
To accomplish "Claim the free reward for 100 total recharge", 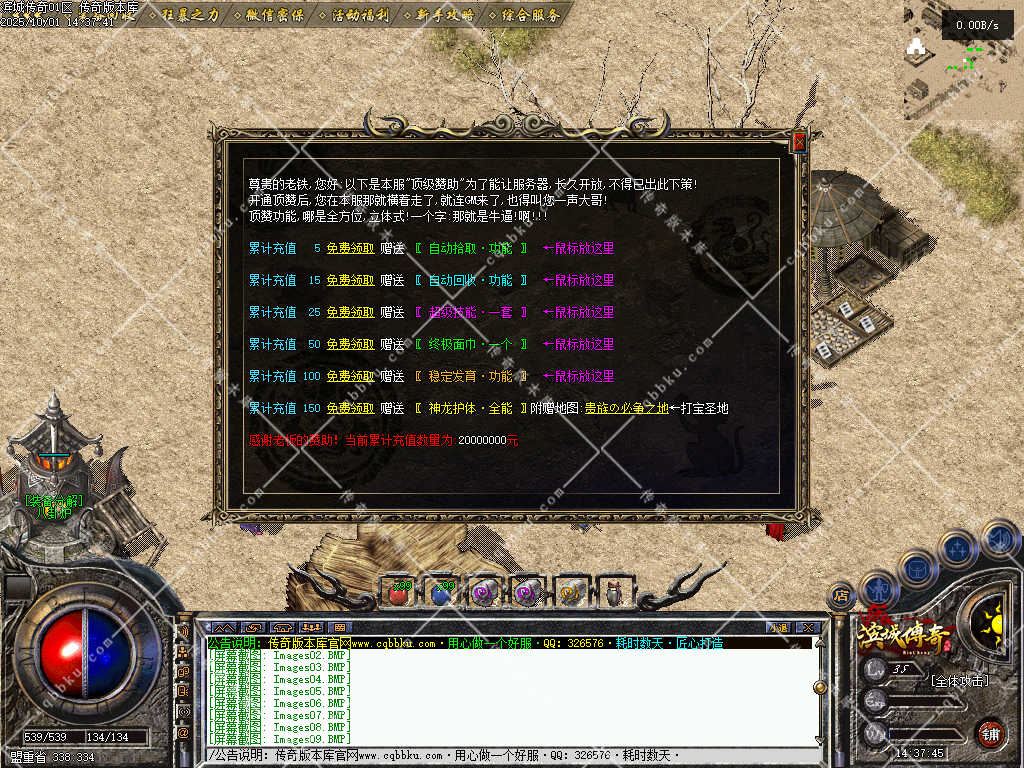I will (x=350, y=376).
